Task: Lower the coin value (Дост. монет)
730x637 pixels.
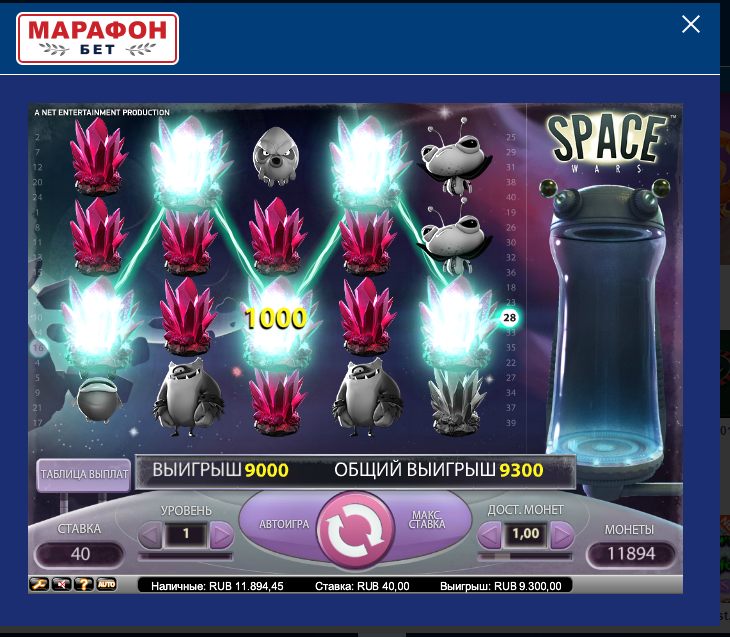Action: click(489, 535)
